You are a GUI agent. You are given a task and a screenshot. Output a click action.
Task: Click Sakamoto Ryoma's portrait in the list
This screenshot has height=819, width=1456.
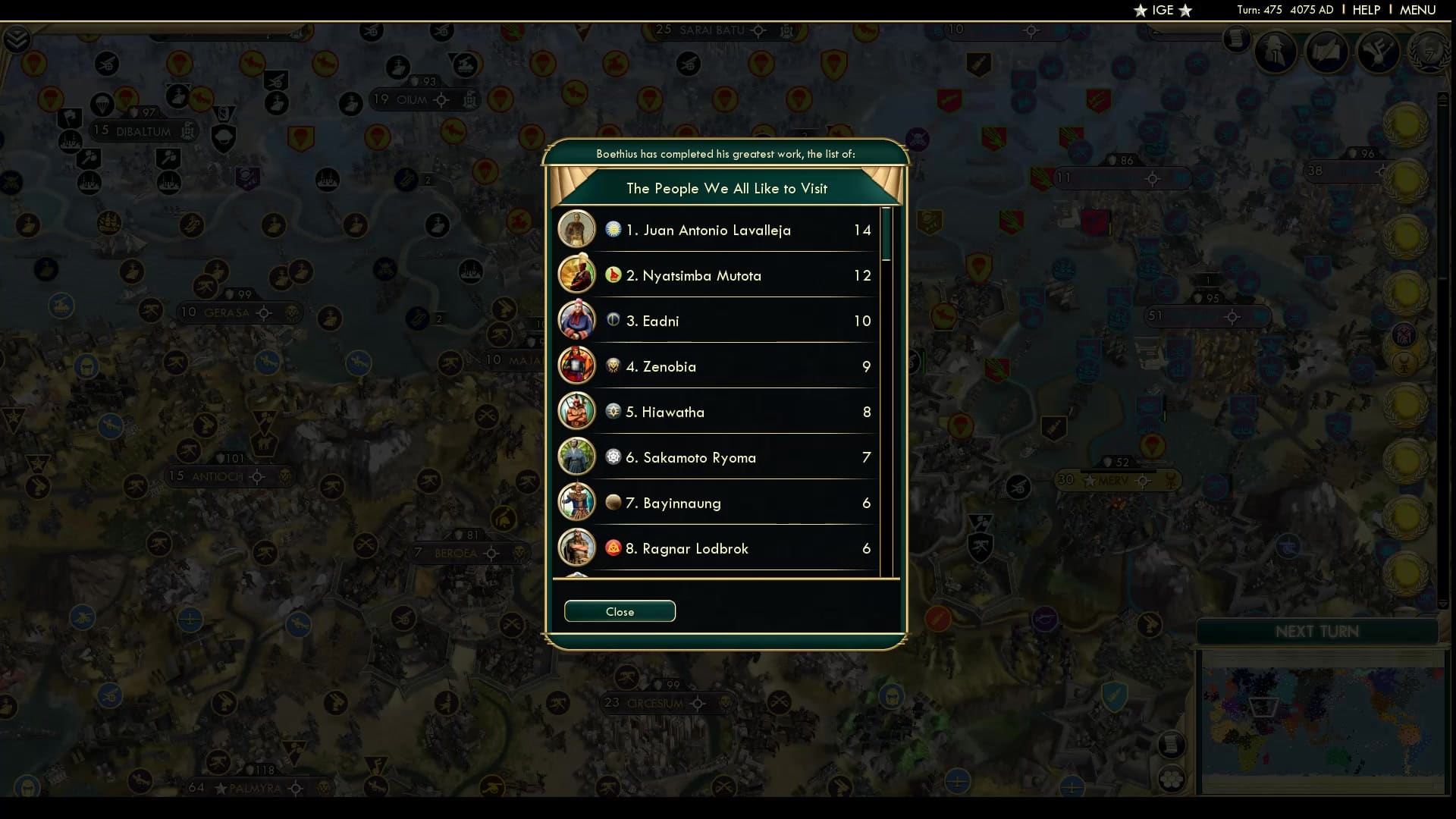click(x=577, y=457)
